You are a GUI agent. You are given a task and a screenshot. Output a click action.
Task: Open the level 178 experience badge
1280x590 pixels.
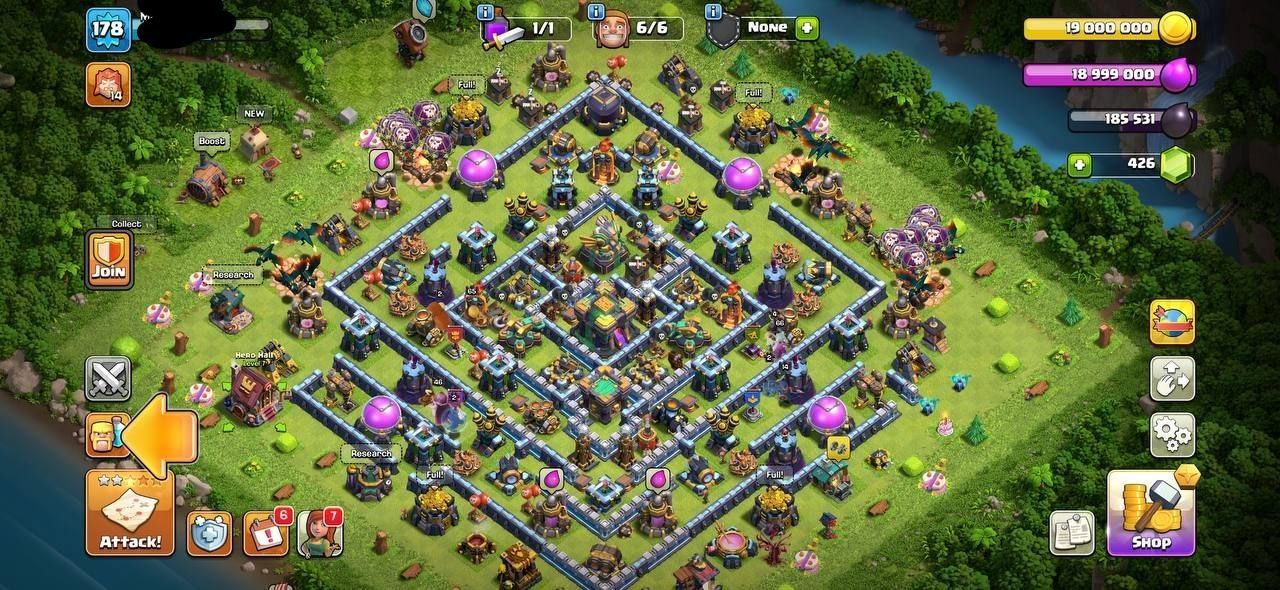tap(107, 29)
